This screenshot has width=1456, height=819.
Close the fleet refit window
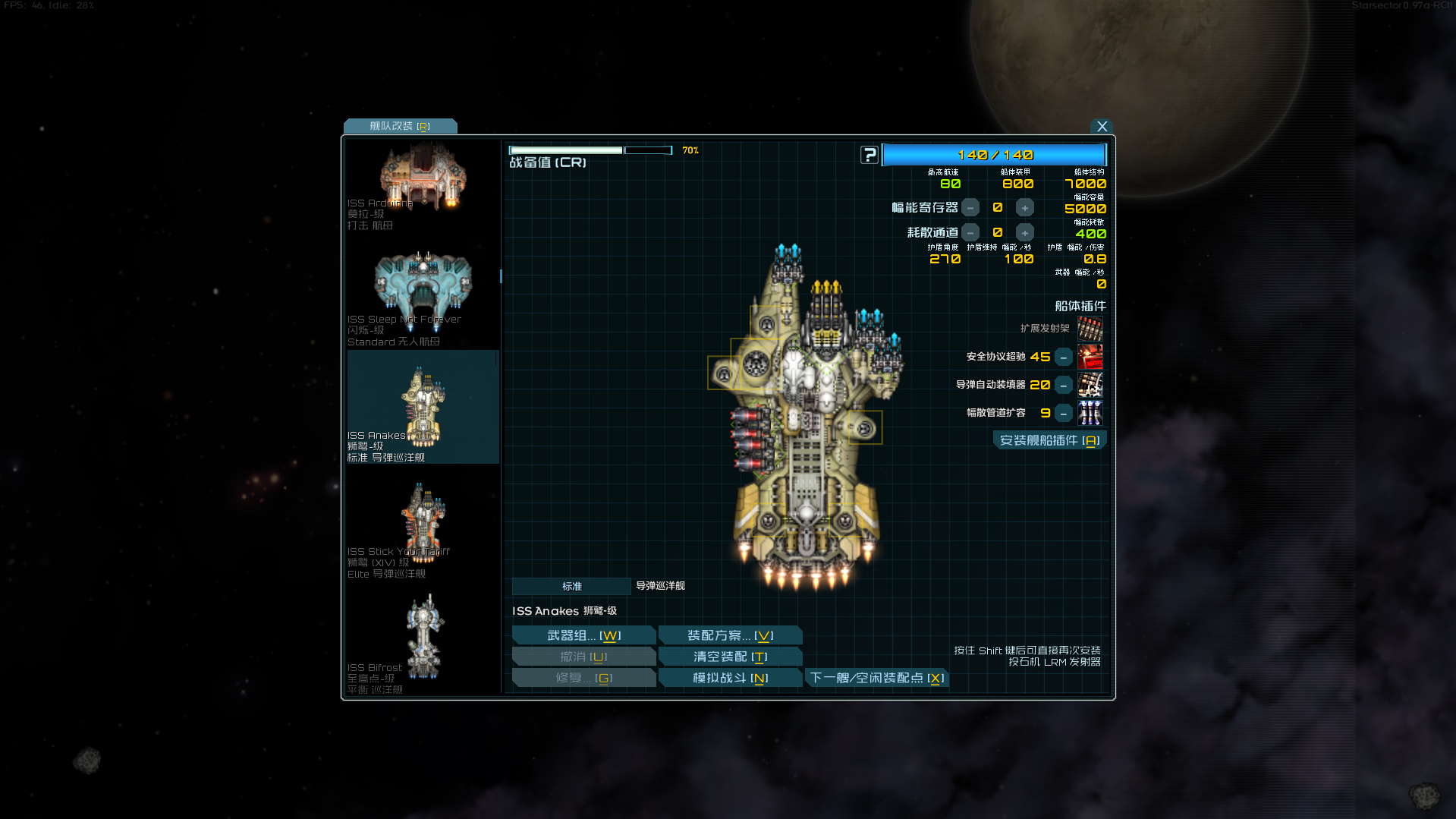click(x=1102, y=127)
